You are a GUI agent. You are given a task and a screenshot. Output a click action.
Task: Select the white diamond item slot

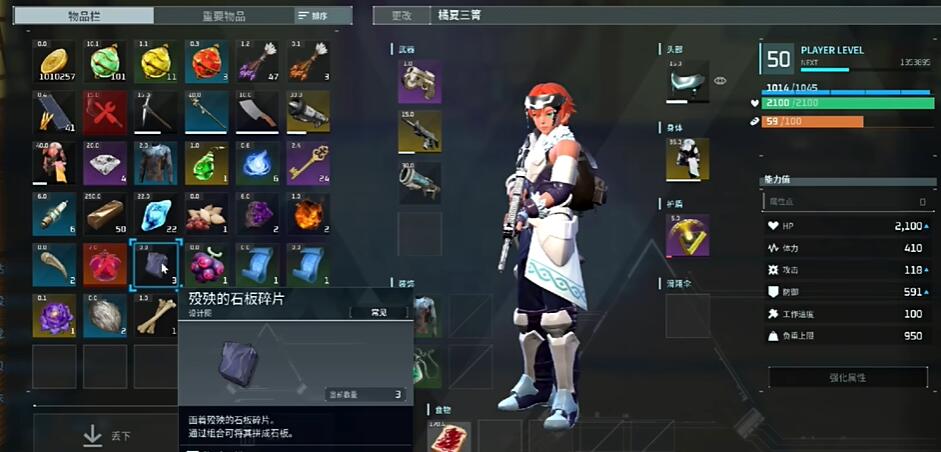[105, 164]
